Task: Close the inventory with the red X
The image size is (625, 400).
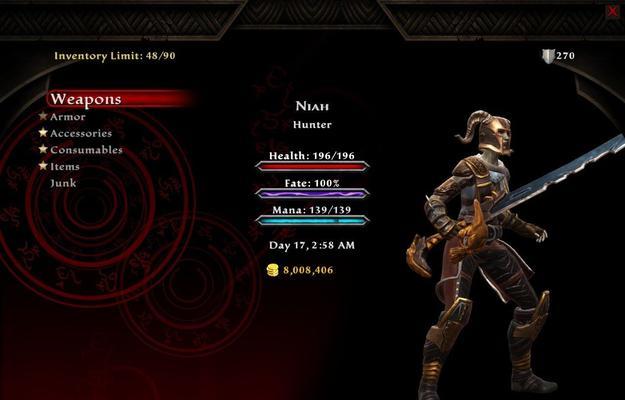Action: tap(612, 12)
